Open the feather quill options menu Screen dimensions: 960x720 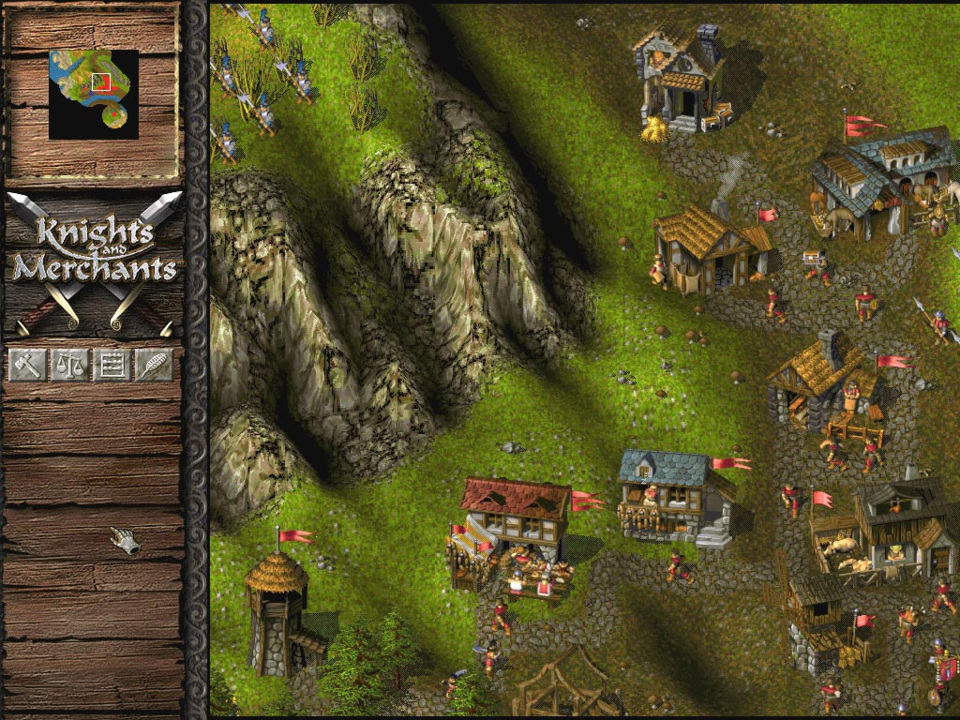click(153, 365)
